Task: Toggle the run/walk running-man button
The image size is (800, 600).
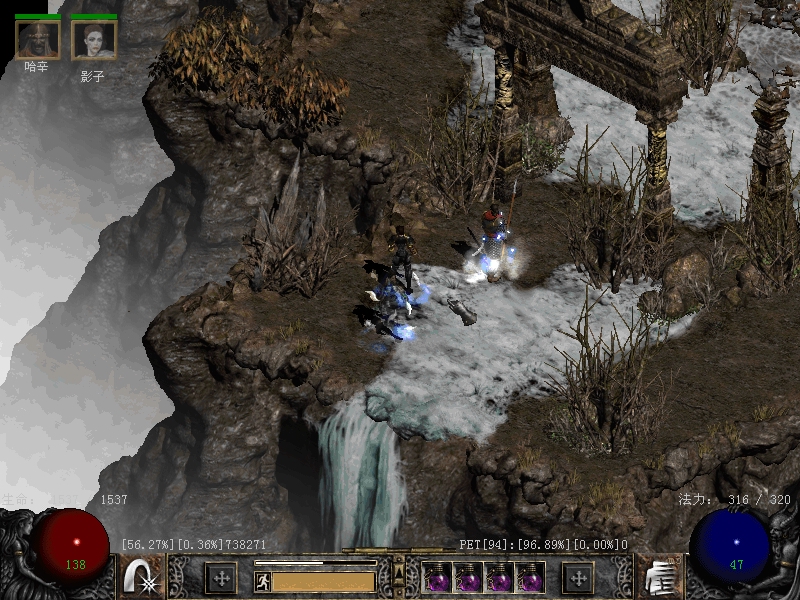Action: [263, 580]
